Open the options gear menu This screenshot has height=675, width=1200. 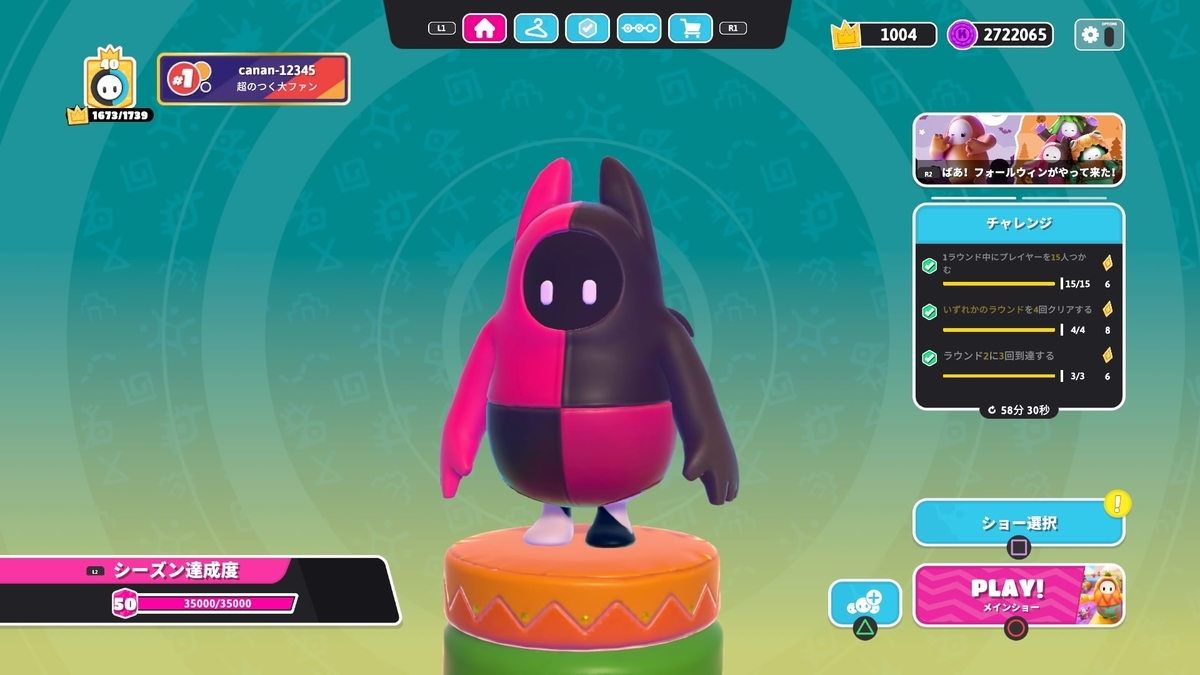tap(1099, 35)
